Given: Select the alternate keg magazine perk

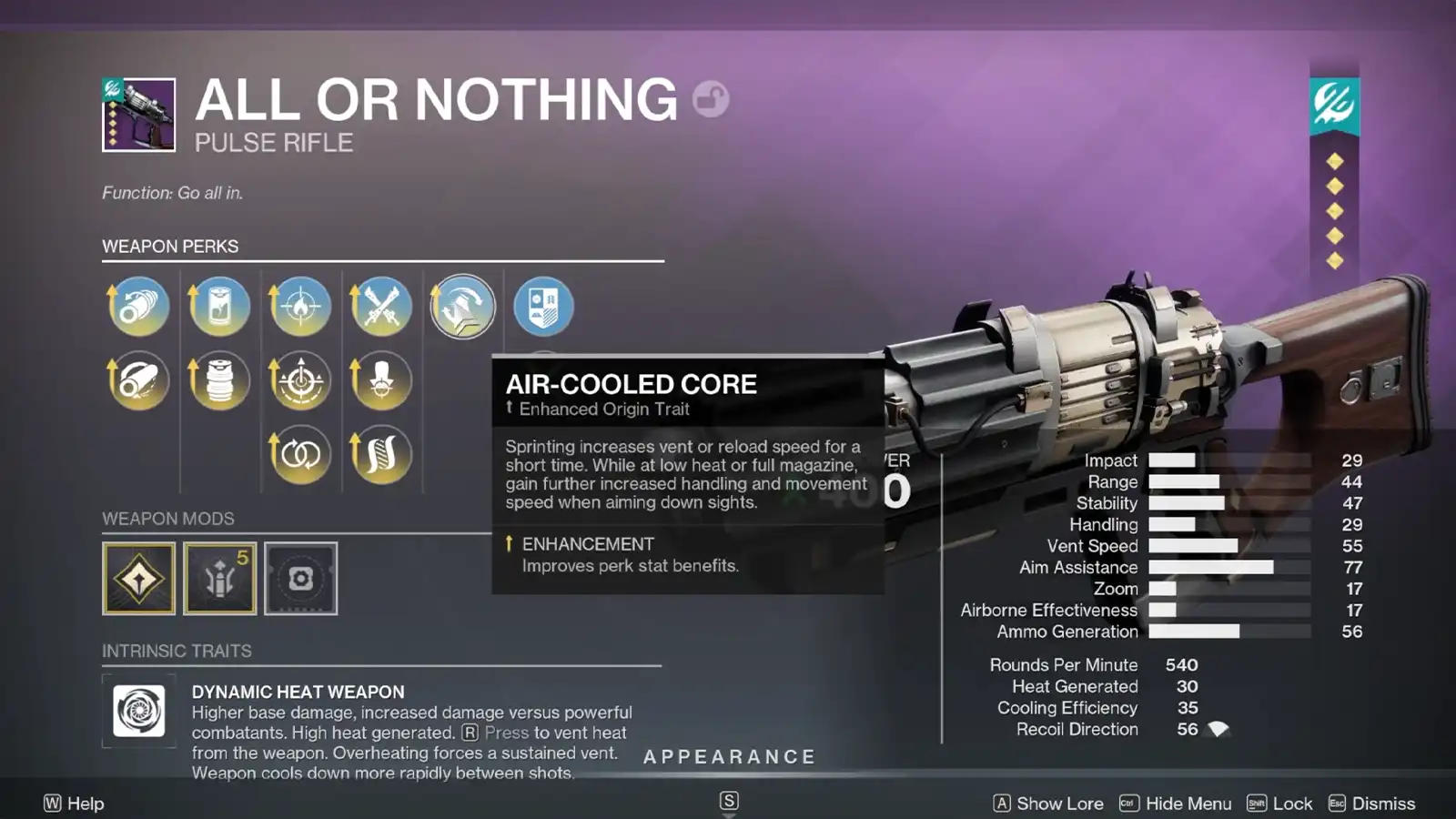Looking at the screenshot, I should click(219, 380).
